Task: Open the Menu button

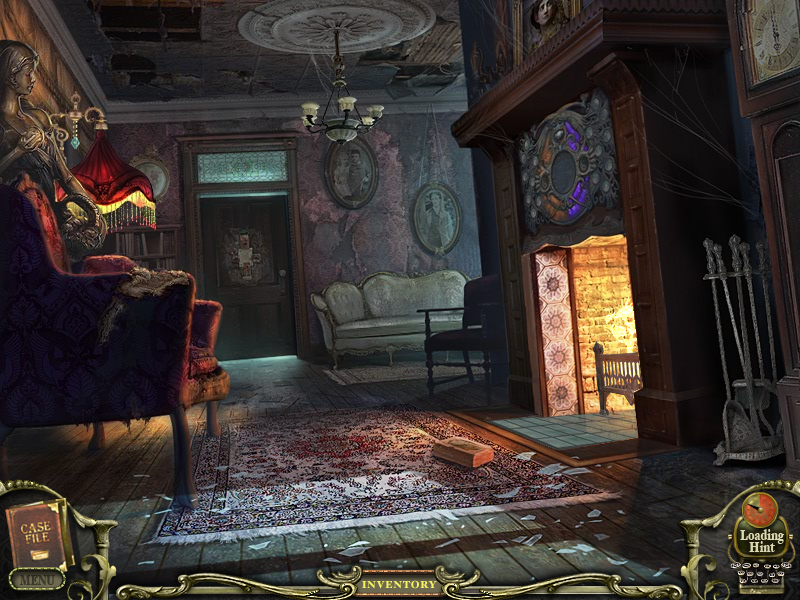Action: coord(36,579)
